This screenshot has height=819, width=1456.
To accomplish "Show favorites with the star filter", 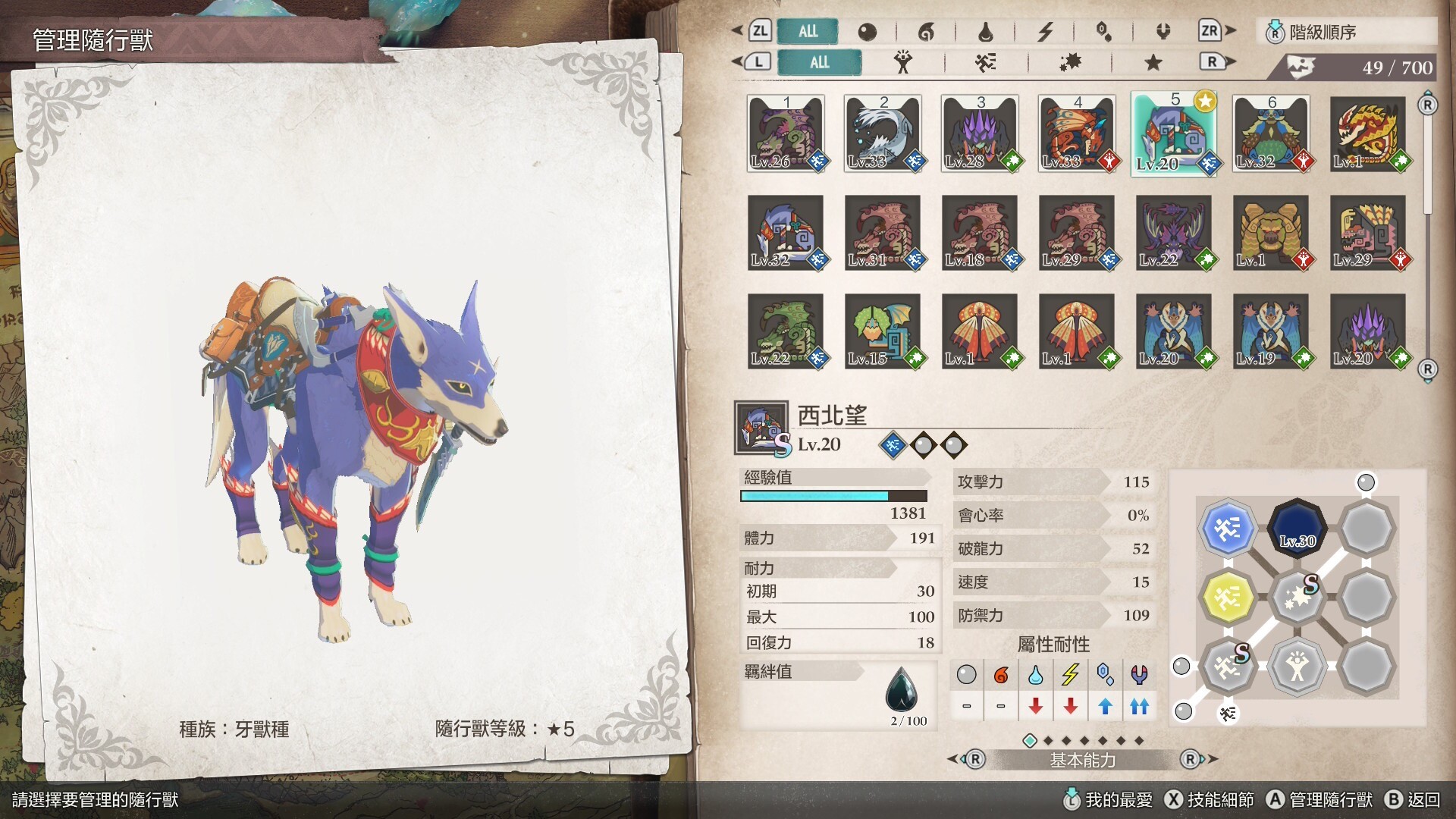I will pos(1153,62).
